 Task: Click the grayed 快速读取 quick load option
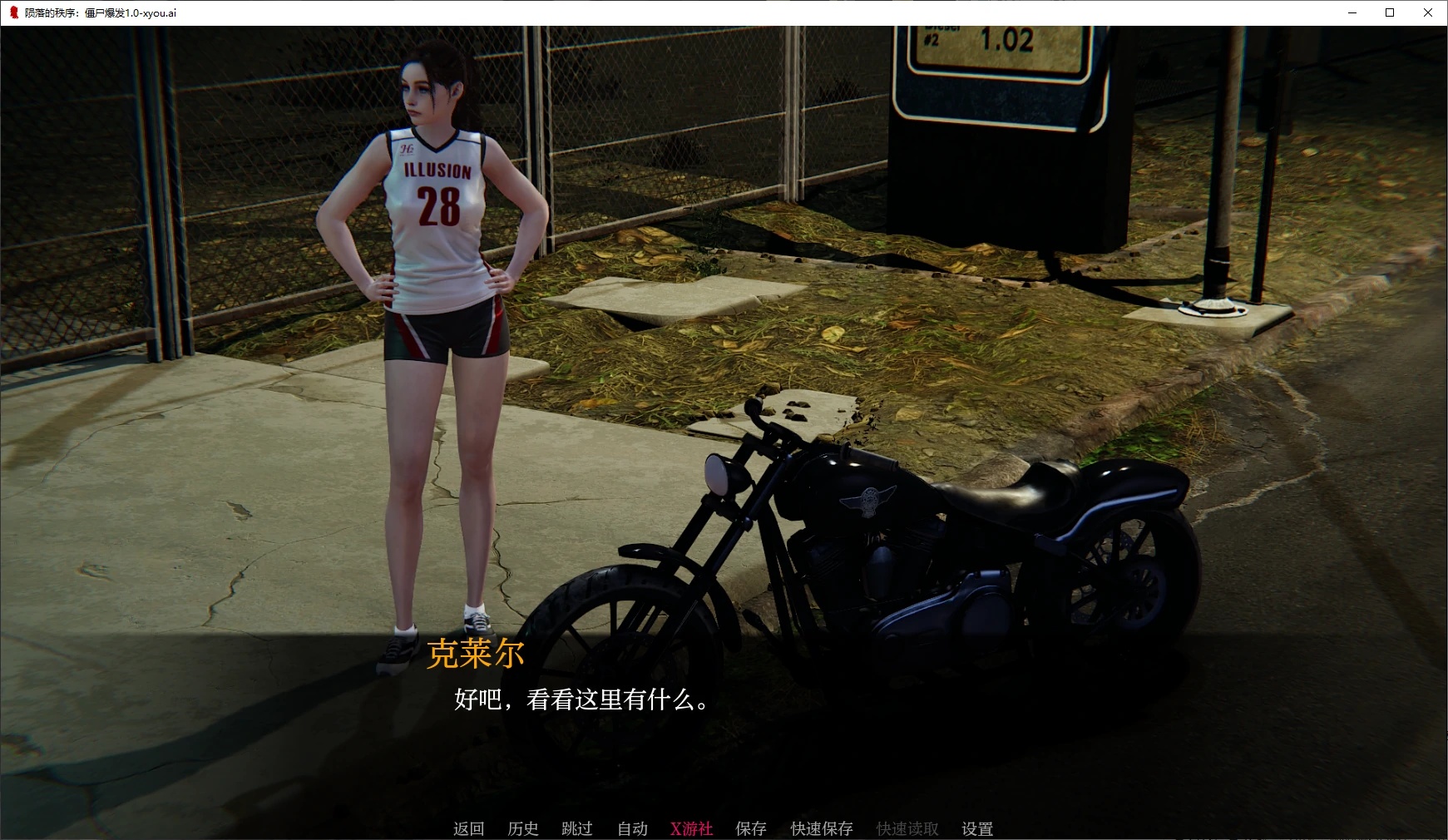[905, 828]
